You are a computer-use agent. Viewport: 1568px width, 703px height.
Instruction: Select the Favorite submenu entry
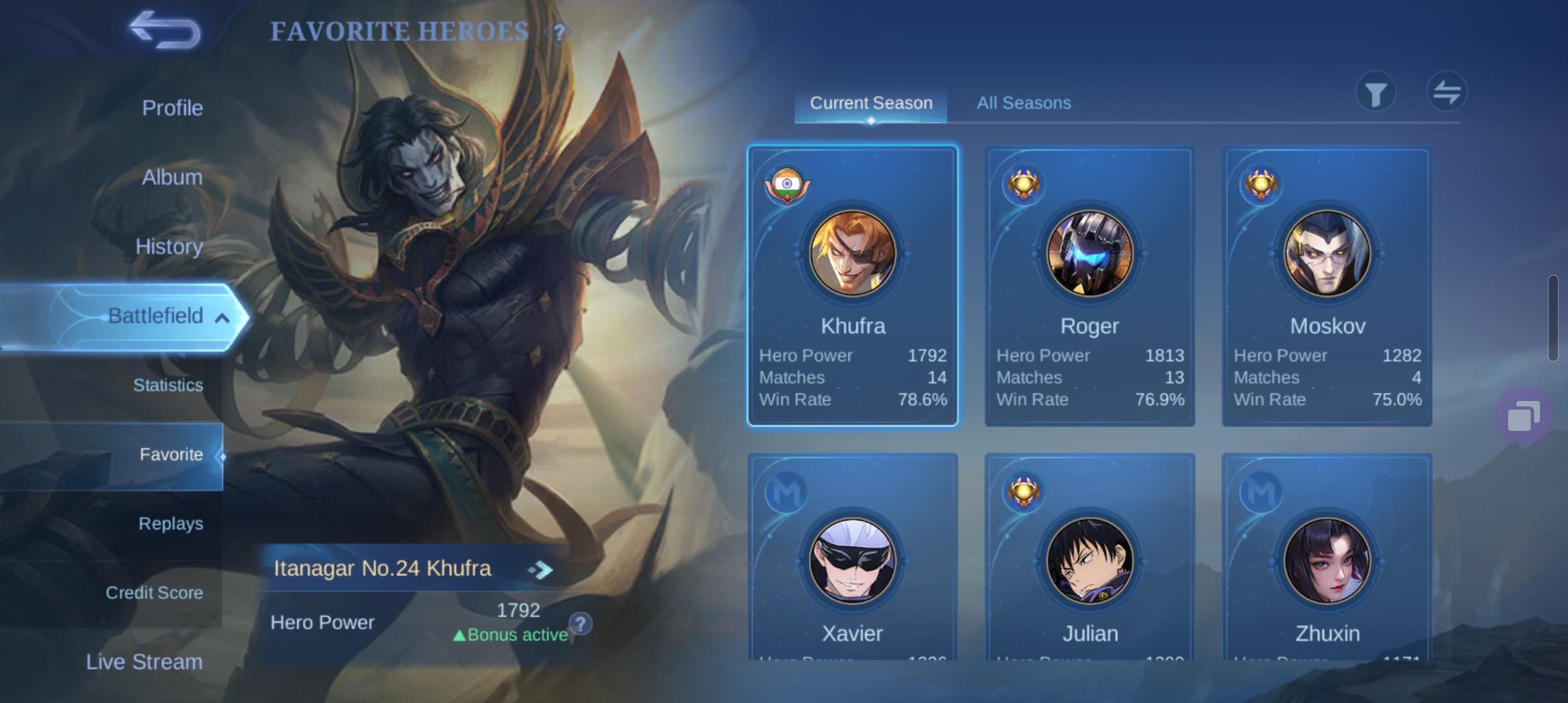pyautogui.click(x=171, y=454)
